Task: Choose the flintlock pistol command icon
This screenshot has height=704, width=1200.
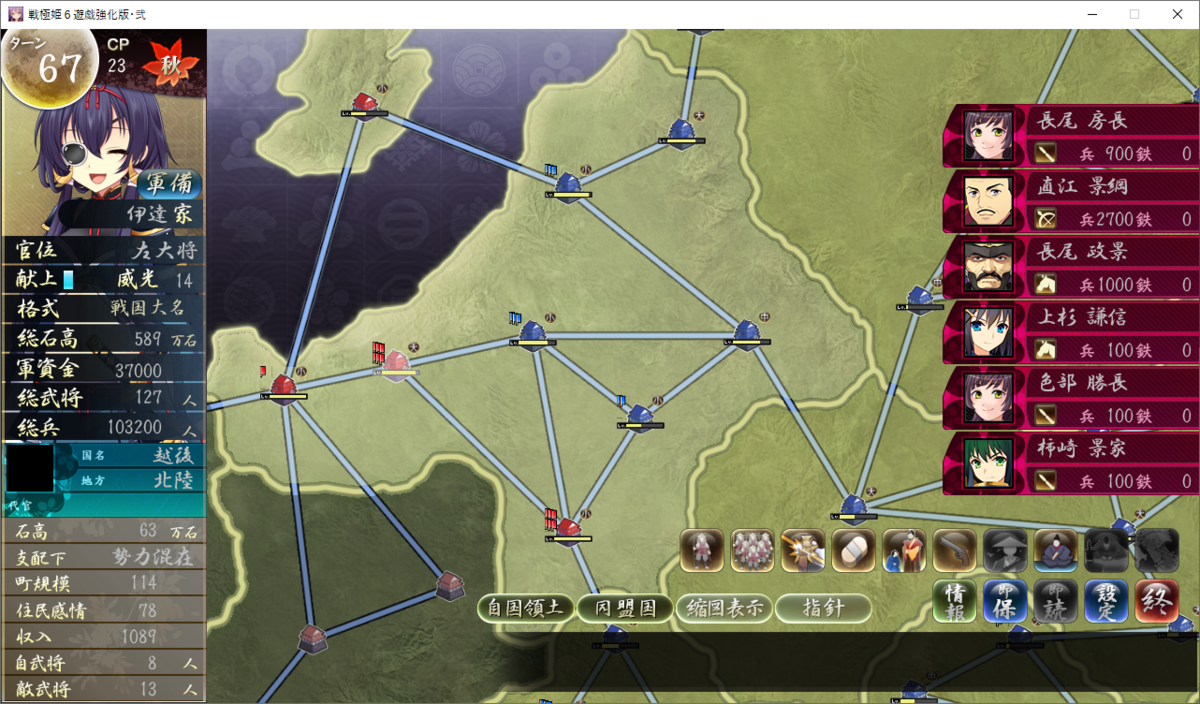Action: pos(954,550)
